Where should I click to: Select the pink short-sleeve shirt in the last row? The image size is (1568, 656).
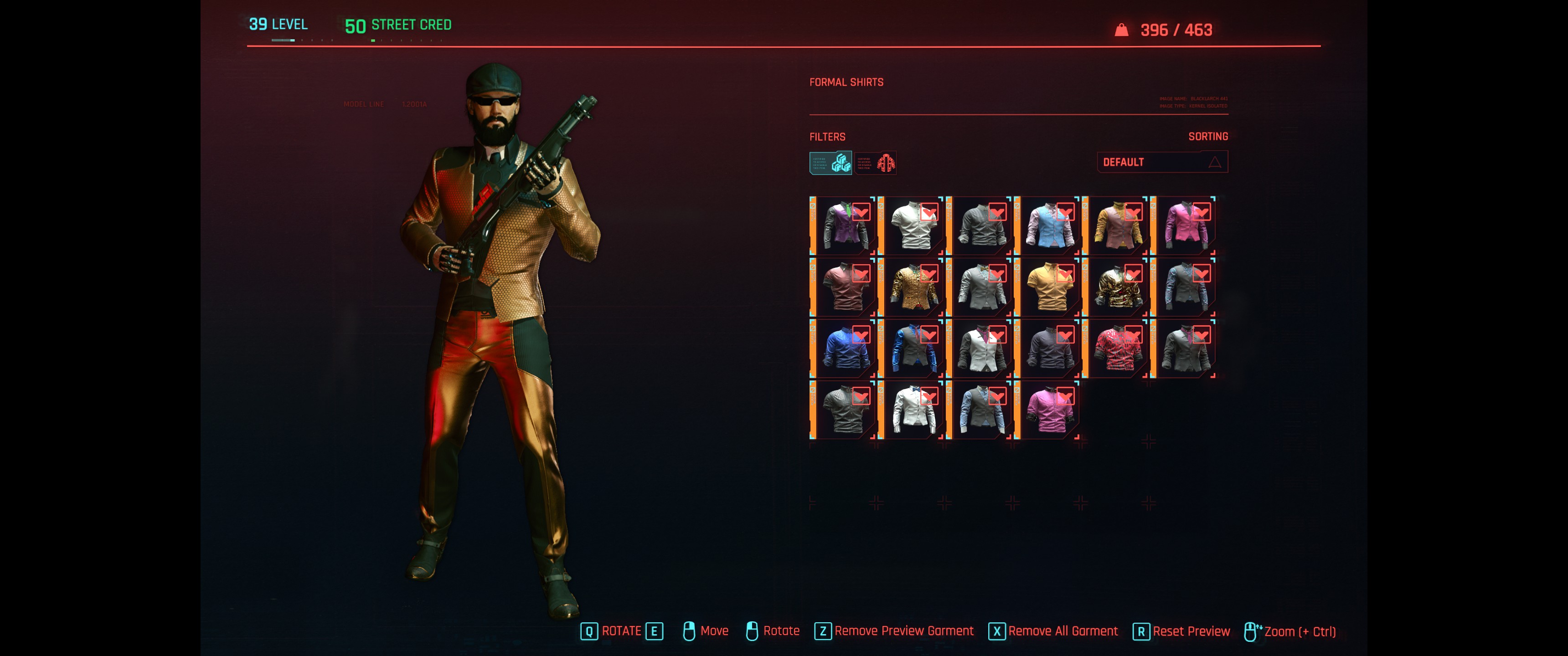pyautogui.click(x=1049, y=410)
